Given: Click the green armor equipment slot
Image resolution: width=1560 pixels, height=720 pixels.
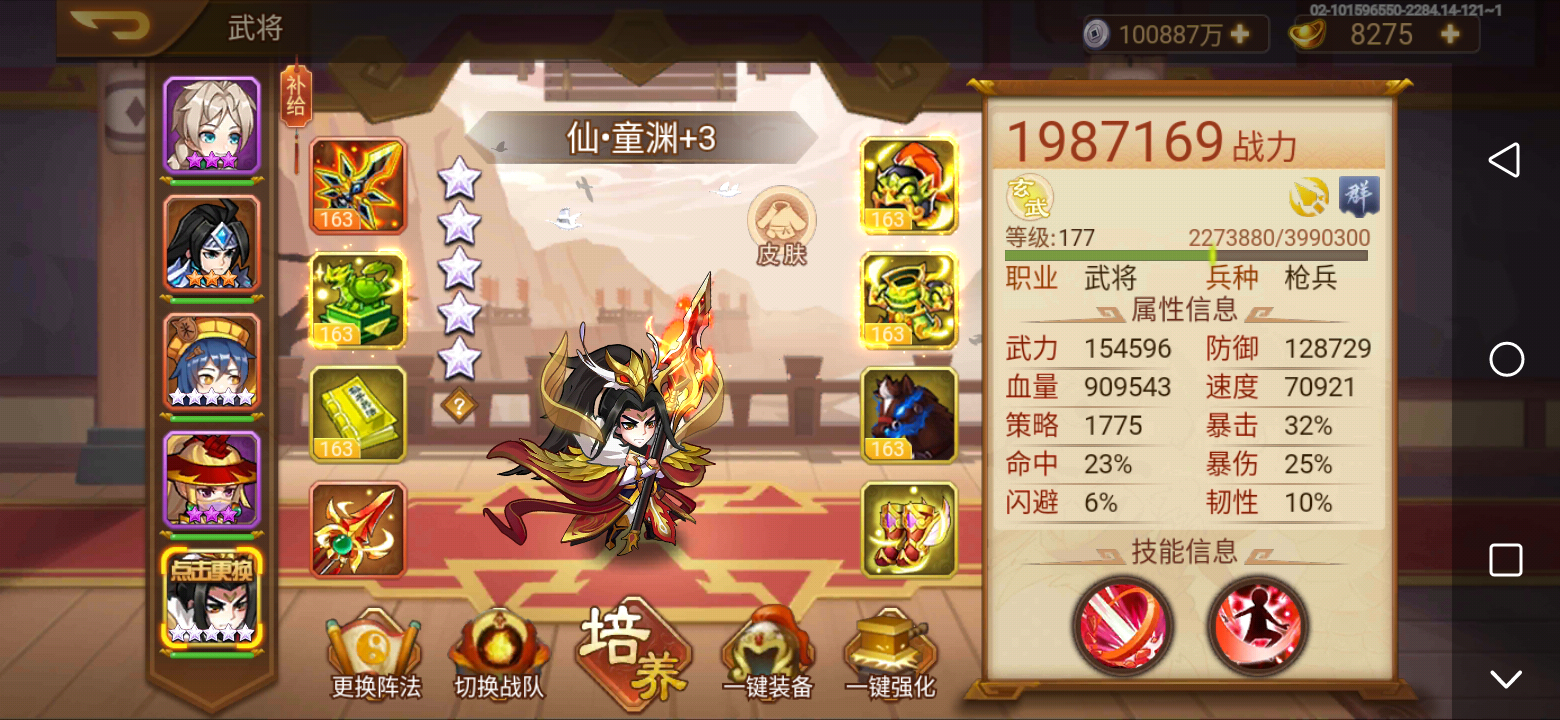Looking at the screenshot, I should (x=908, y=300).
